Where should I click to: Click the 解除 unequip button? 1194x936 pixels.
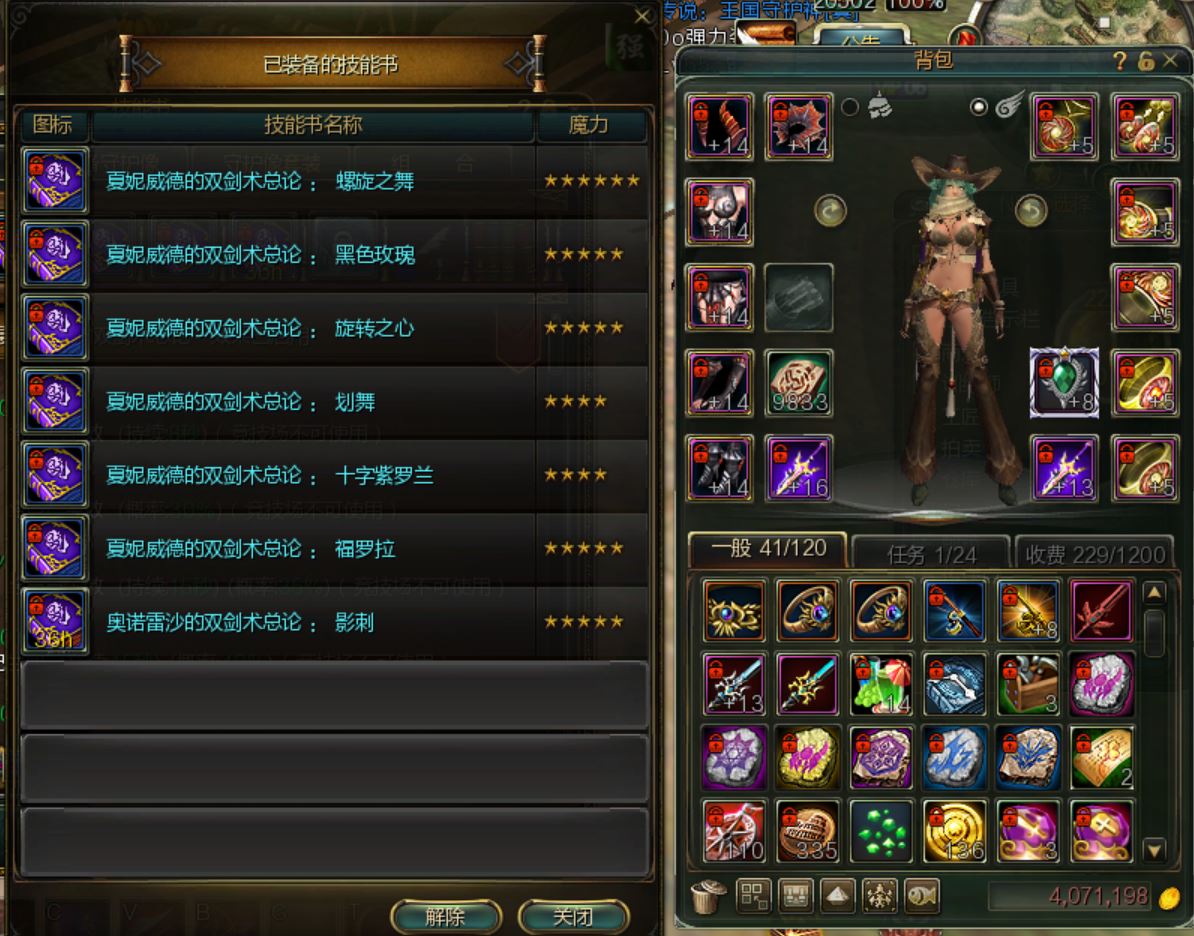coord(445,916)
